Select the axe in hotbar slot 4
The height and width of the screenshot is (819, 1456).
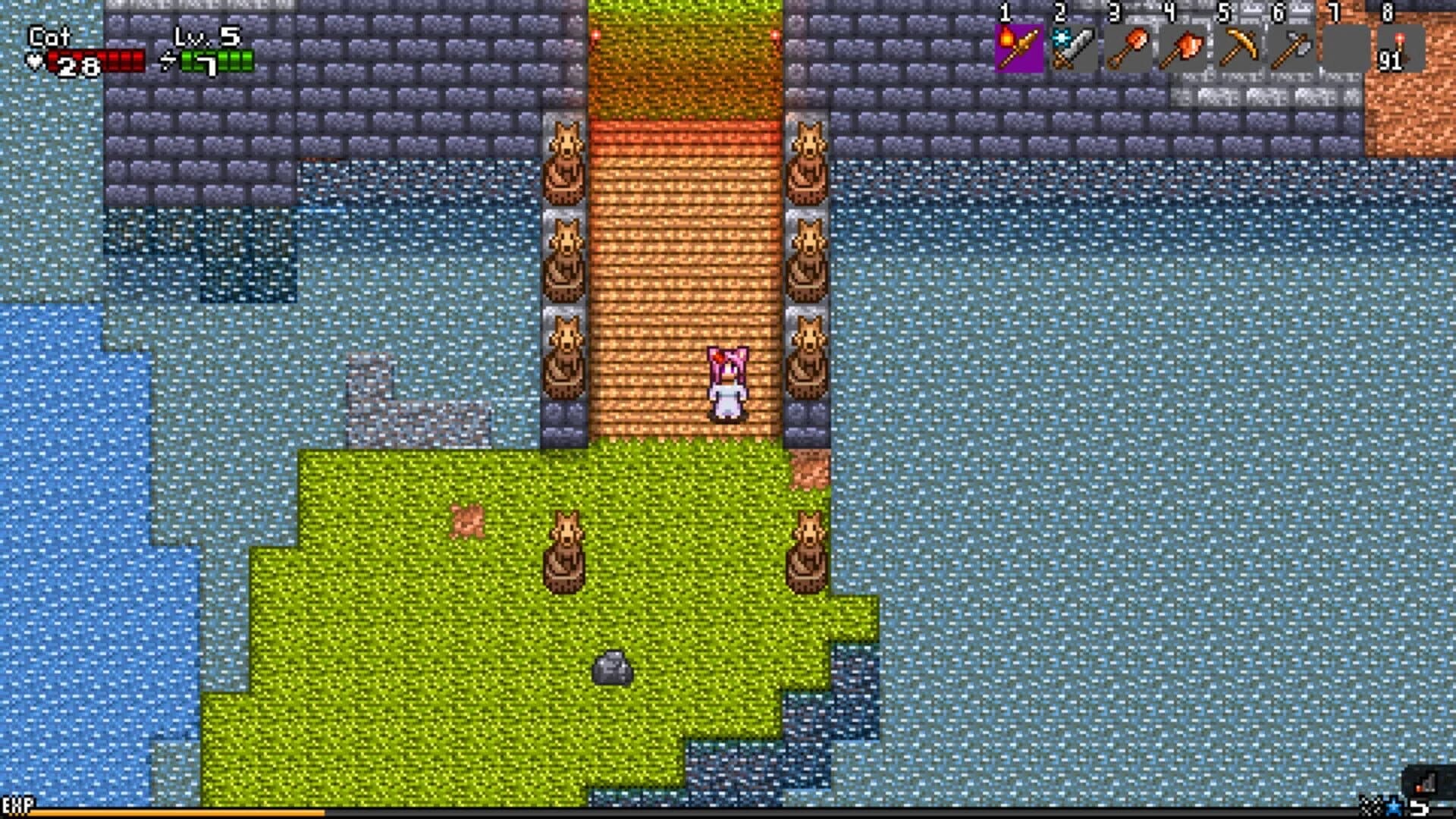click(1181, 47)
